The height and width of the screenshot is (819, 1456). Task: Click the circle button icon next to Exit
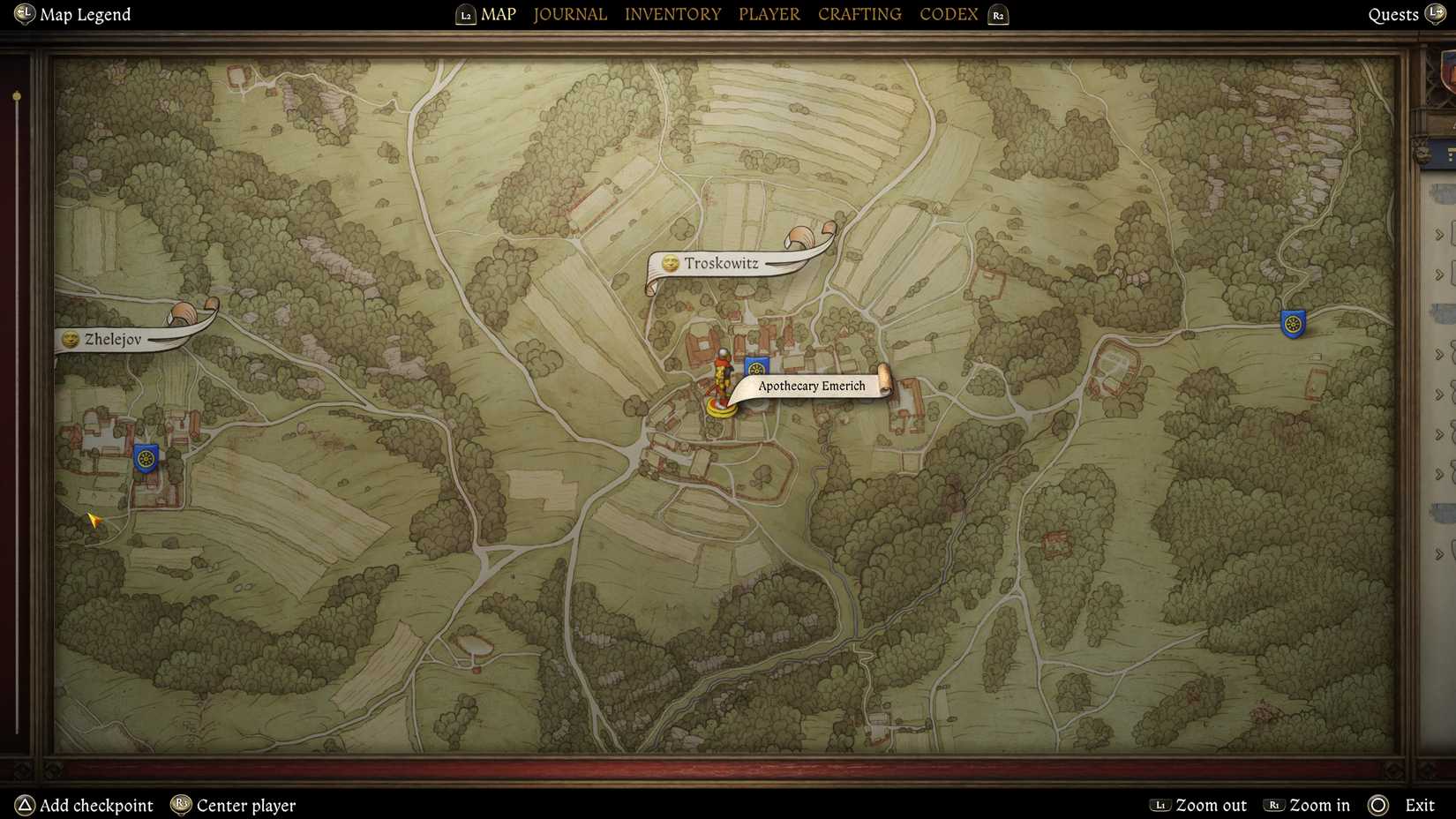(x=1377, y=806)
